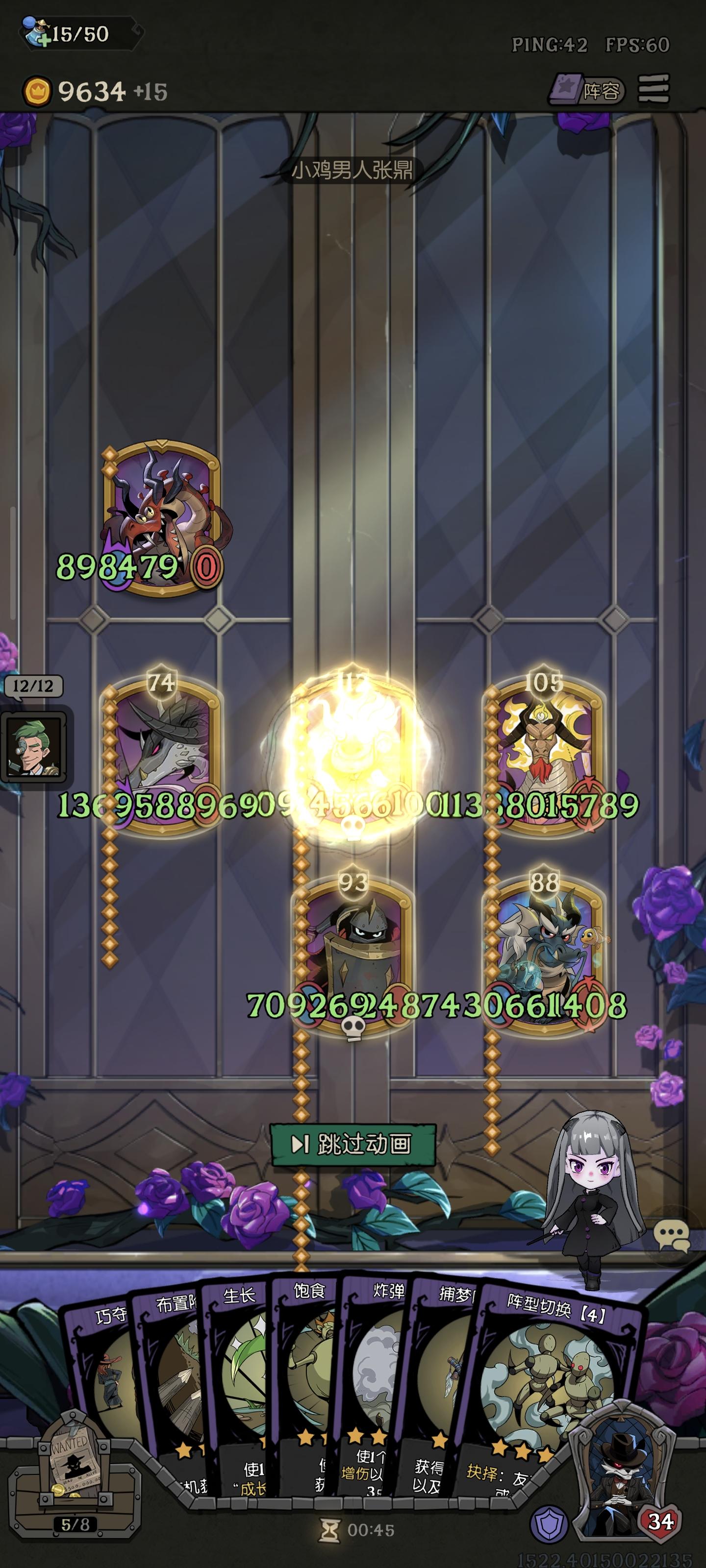
Task: Open the player avatar panel showing 12/12
Action: (33, 747)
